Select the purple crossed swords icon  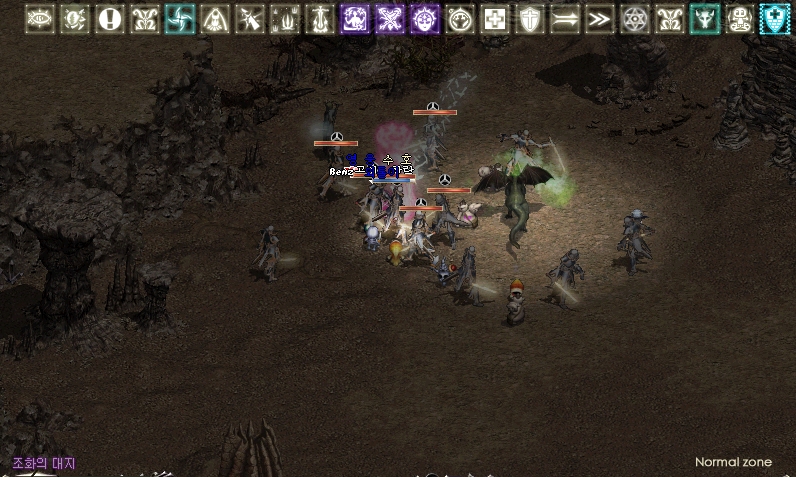point(390,19)
